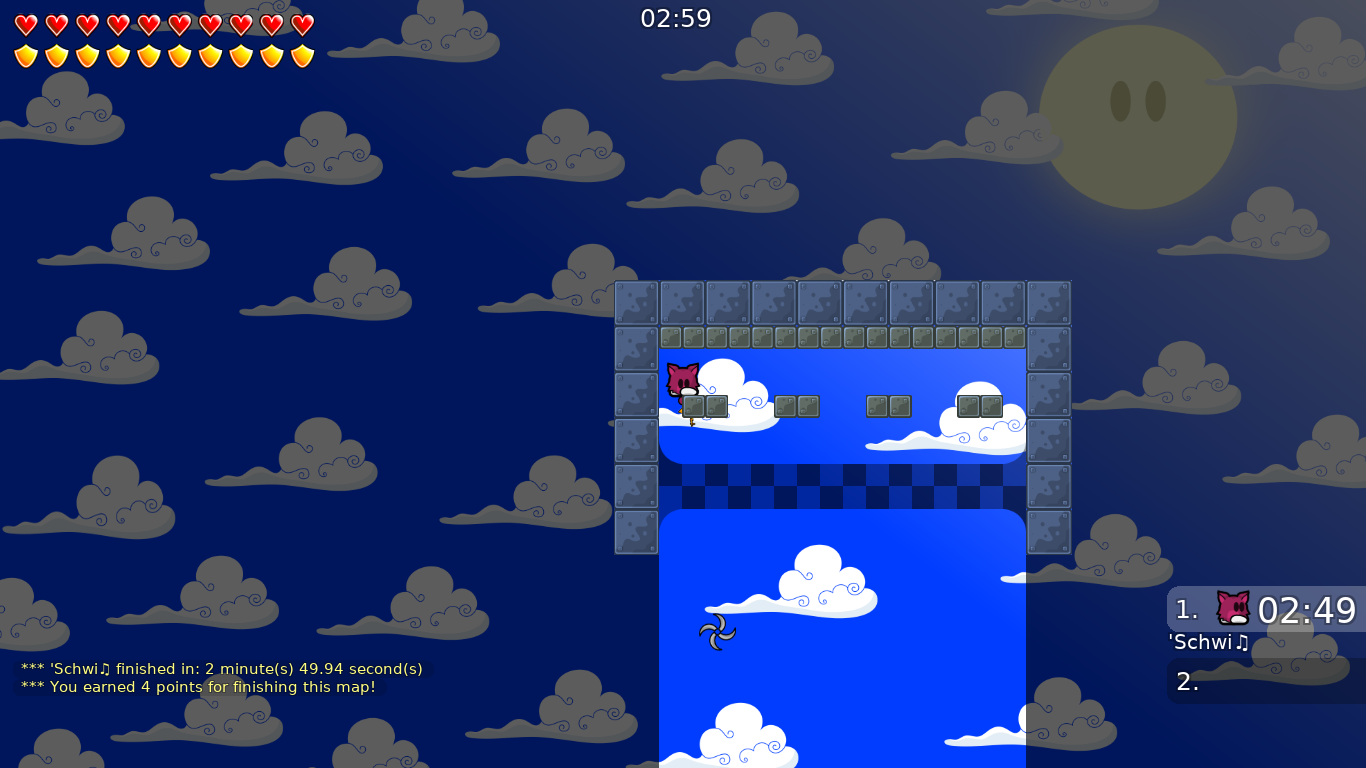The image size is (1366, 768).
Task: Click the first red heart icon
Action: pyautogui.click(x=25, y=23)
